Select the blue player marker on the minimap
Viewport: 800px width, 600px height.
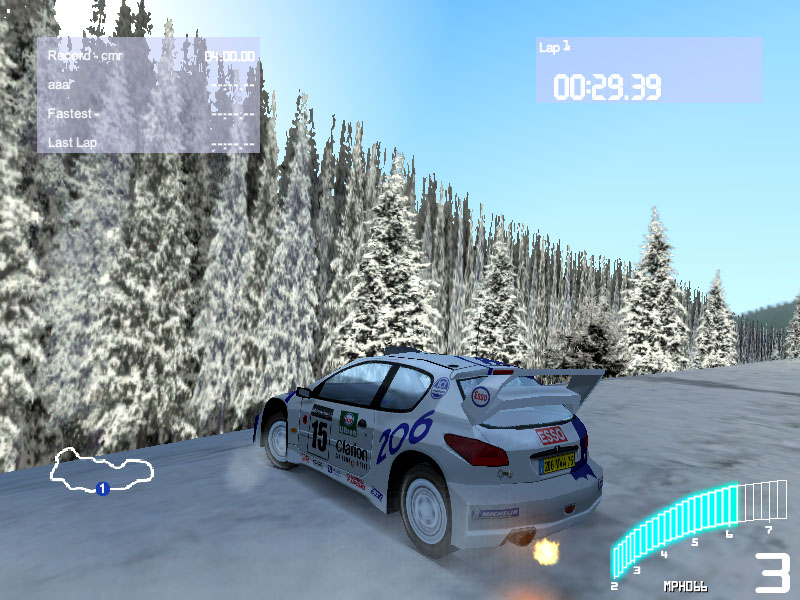coord(101,488)
